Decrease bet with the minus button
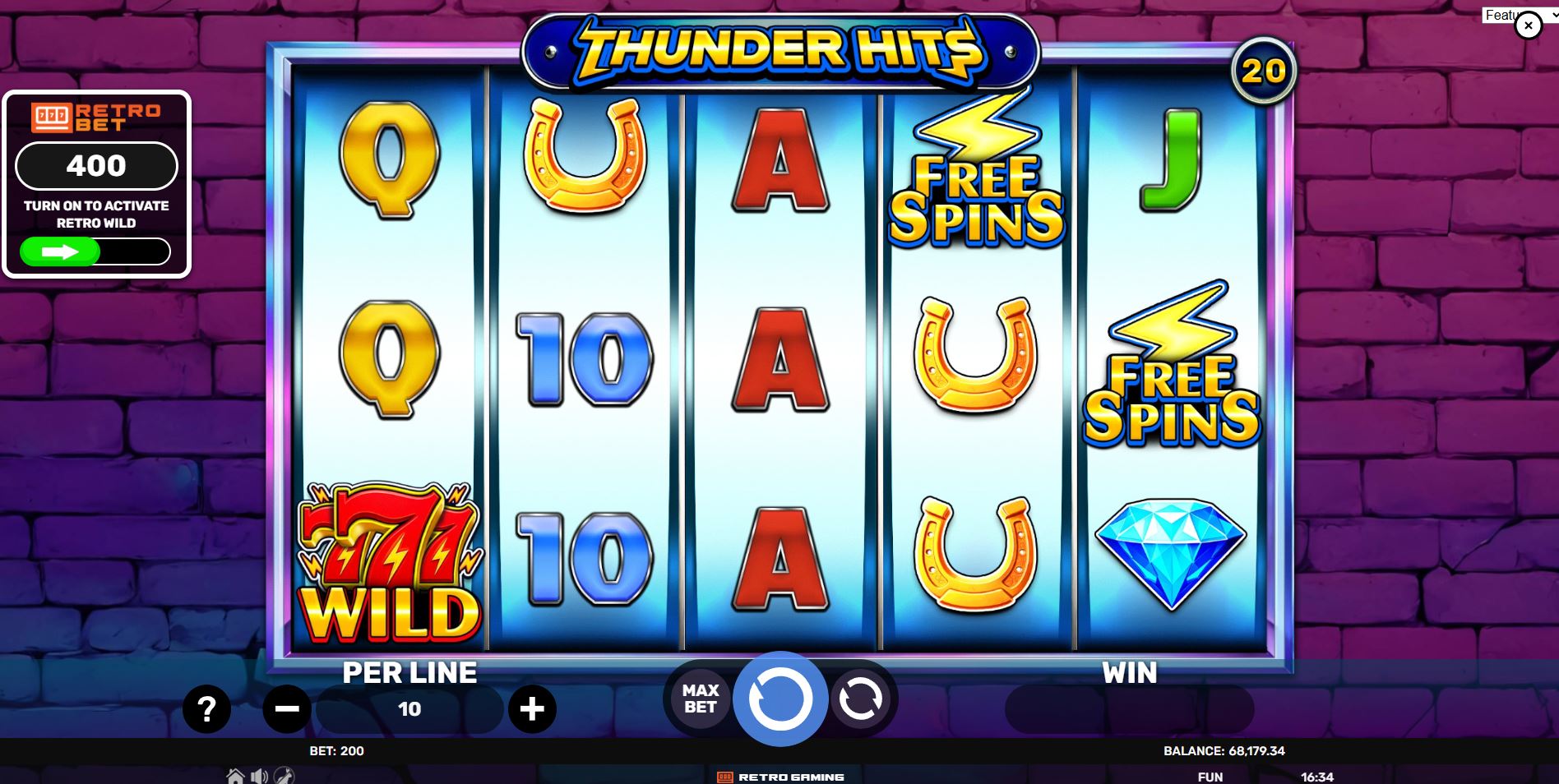This screenshot has width=1559, height=784. coord(285,708)
